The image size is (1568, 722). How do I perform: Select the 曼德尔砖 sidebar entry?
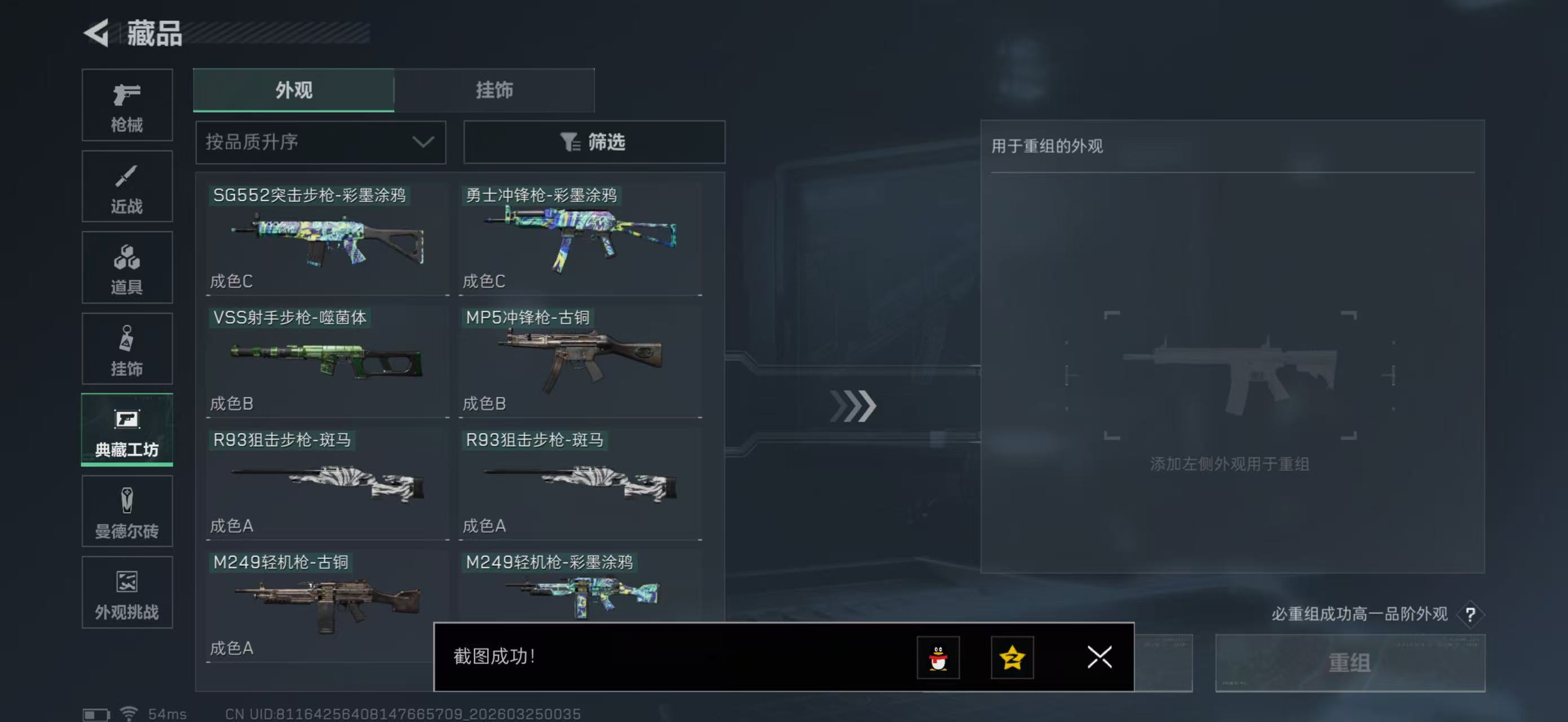click(127, 512)
